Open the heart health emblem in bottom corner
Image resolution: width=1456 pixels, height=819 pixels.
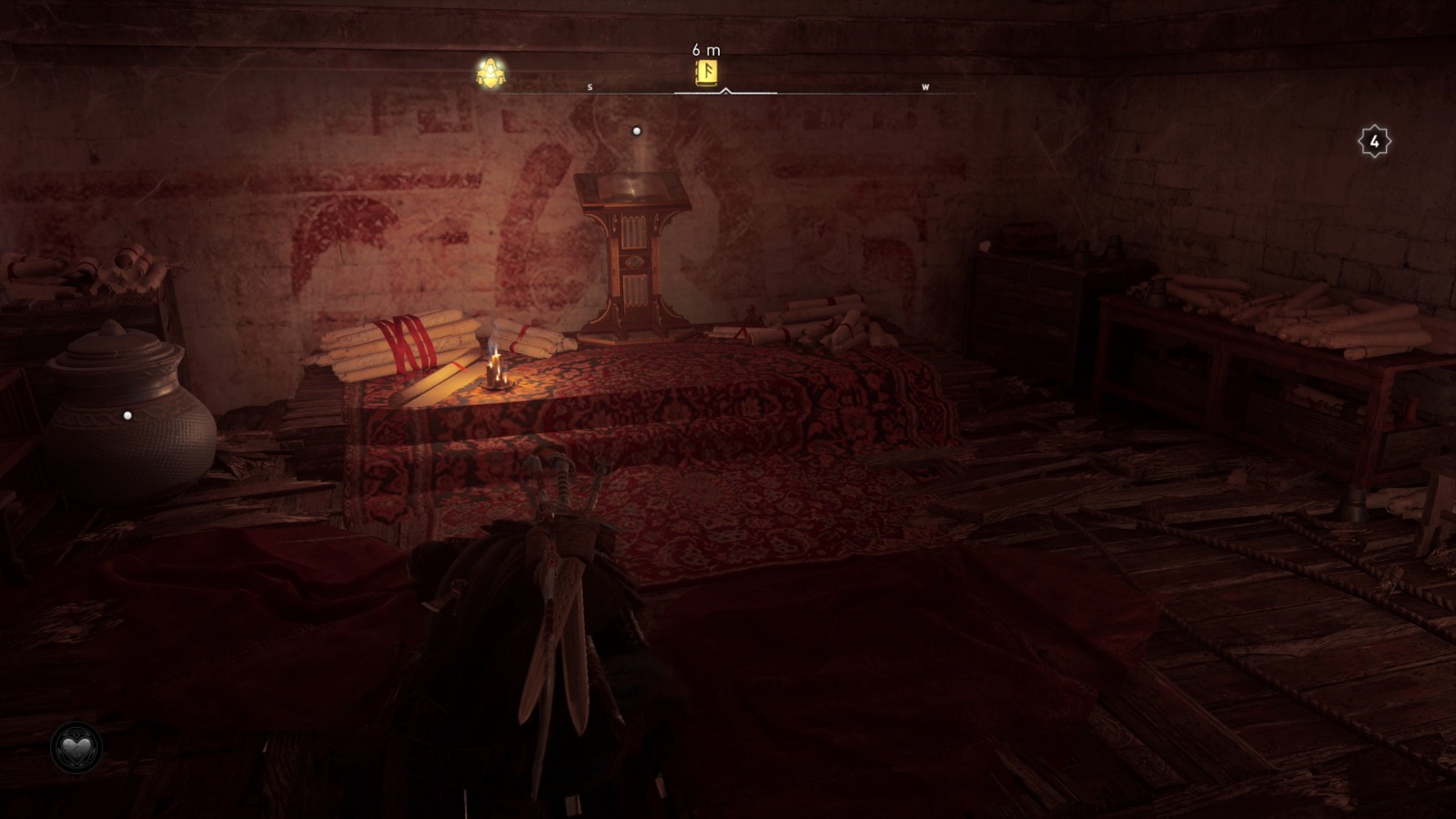tap(76, 748)
